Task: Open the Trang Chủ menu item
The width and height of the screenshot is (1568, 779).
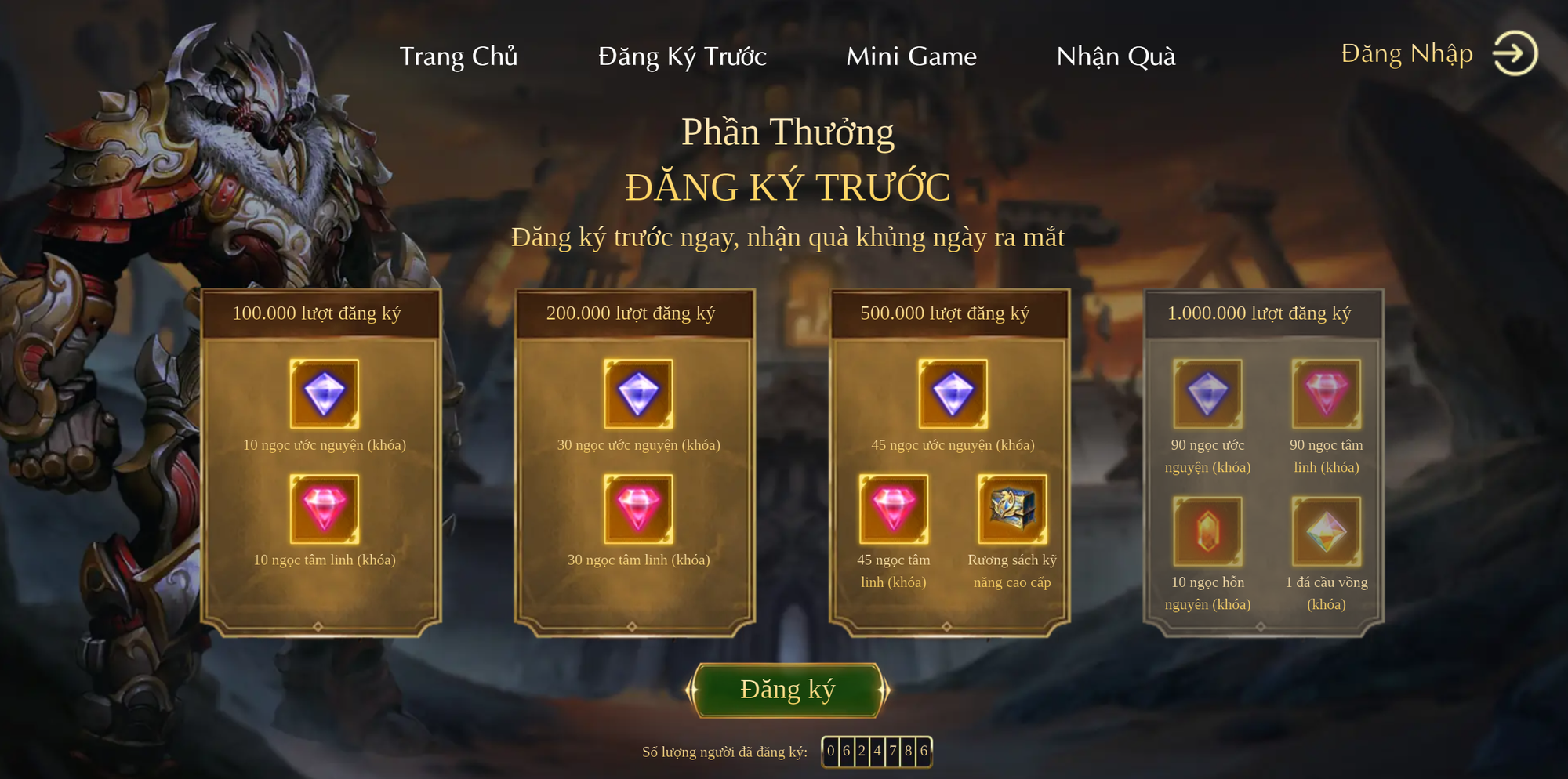Action: tap(459, 56)
